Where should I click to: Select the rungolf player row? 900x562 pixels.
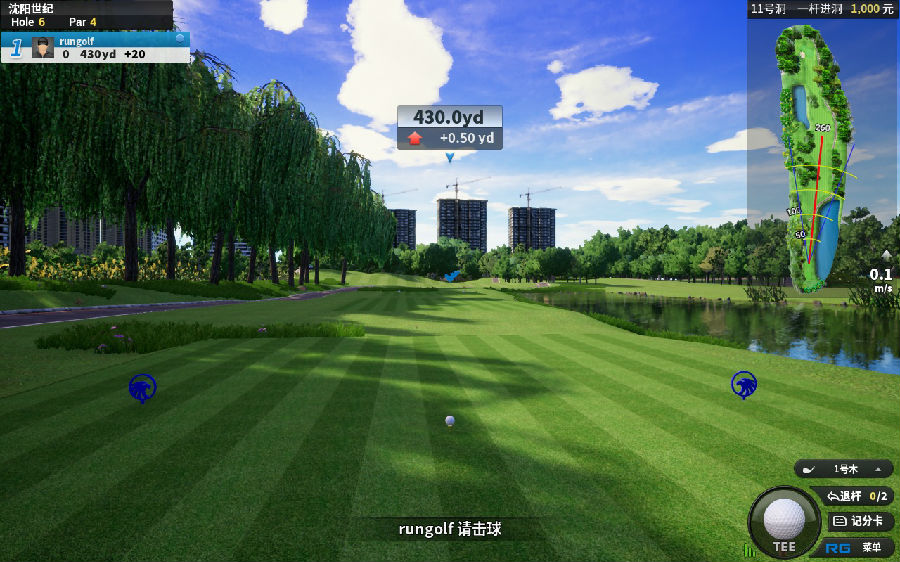(x=110, y=47)
